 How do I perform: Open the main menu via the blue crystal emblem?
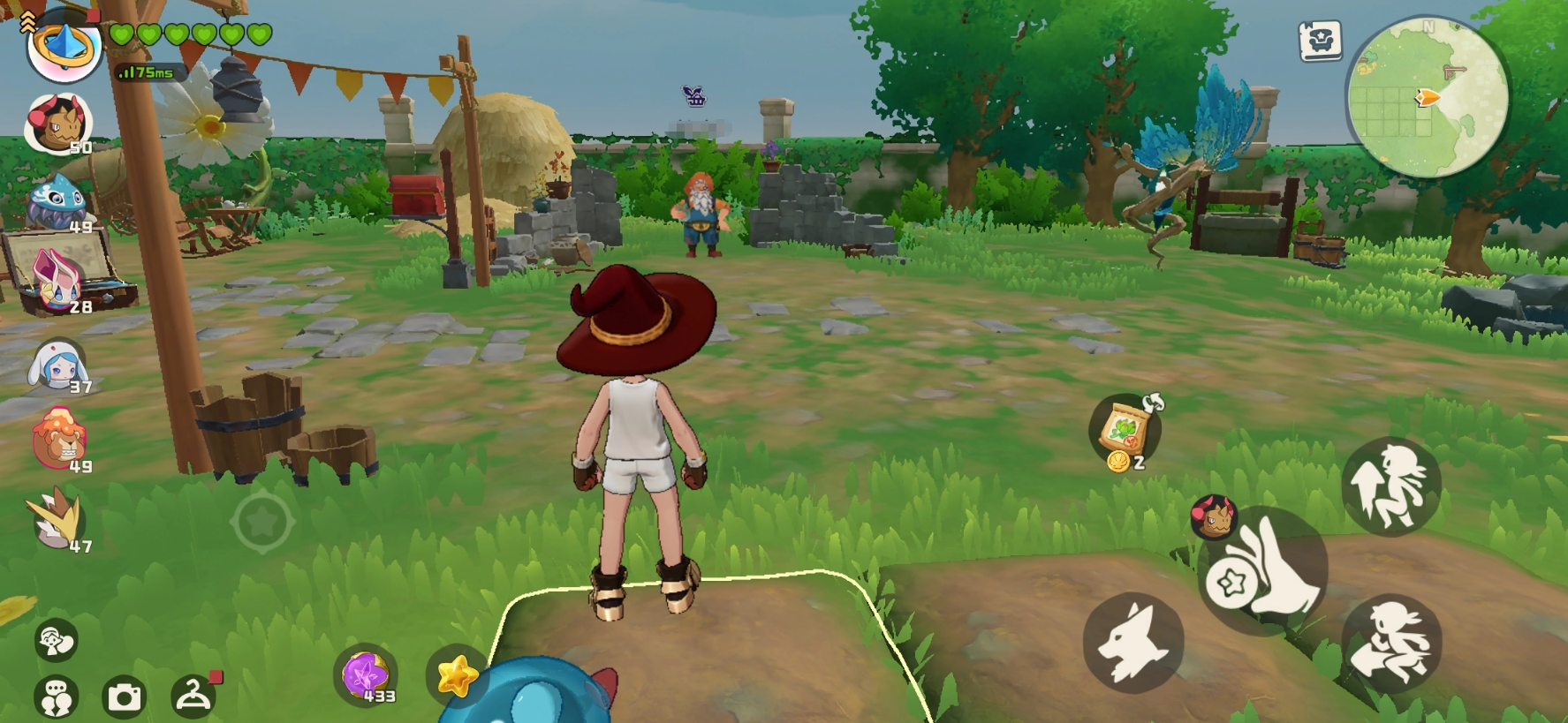64,46
